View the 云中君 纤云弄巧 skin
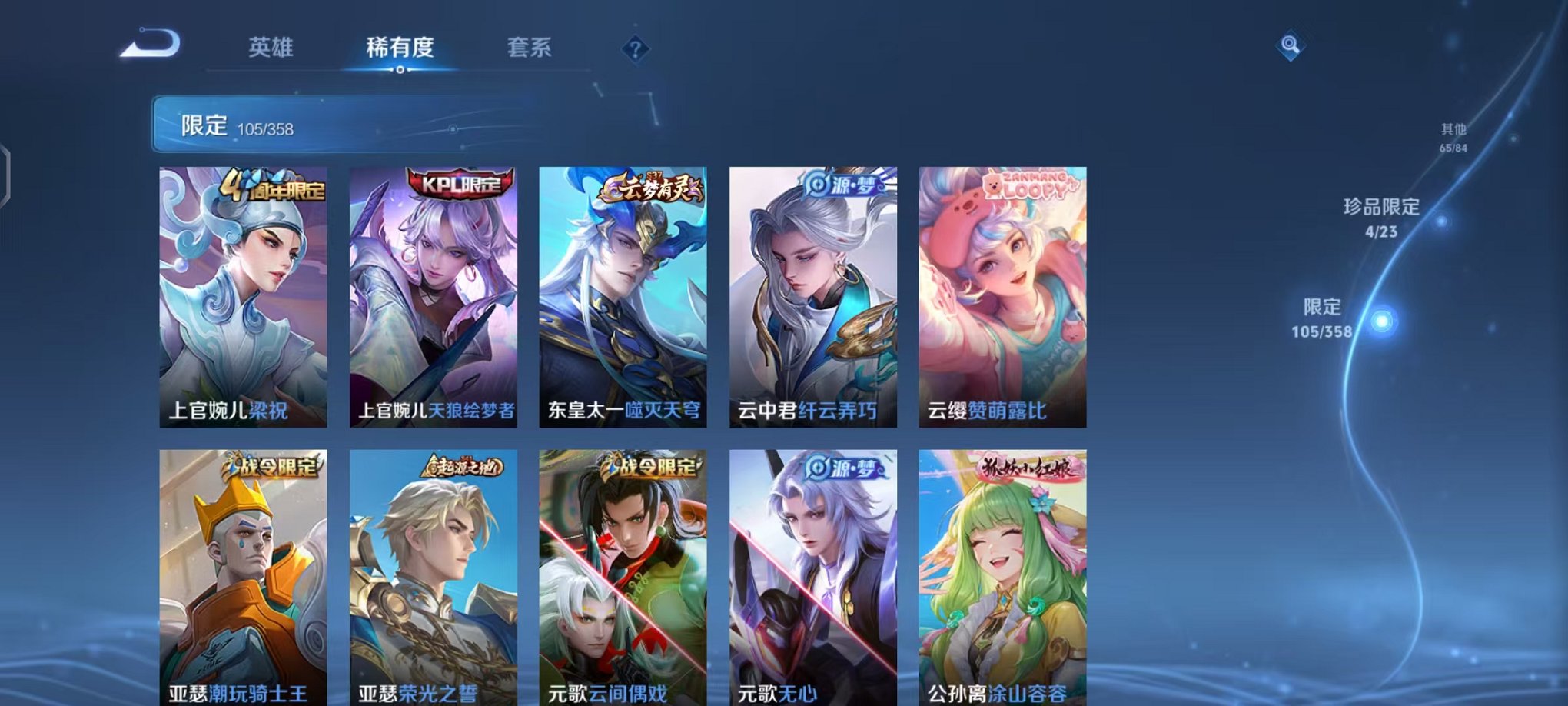The width and height of the screenshot is (1568, 706). (811, 296)
